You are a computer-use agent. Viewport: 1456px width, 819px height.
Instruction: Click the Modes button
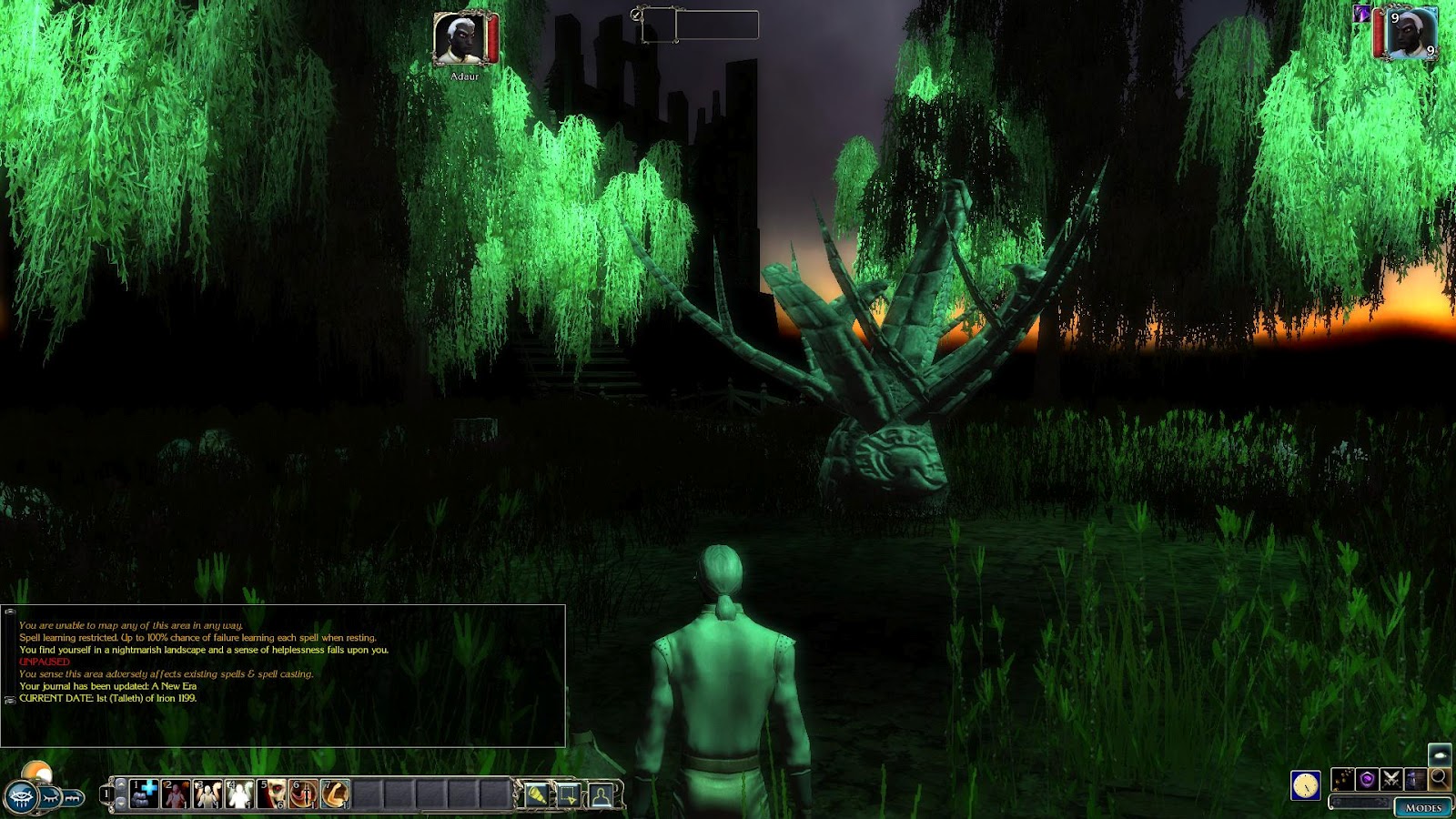click(x=1423, y=807)
